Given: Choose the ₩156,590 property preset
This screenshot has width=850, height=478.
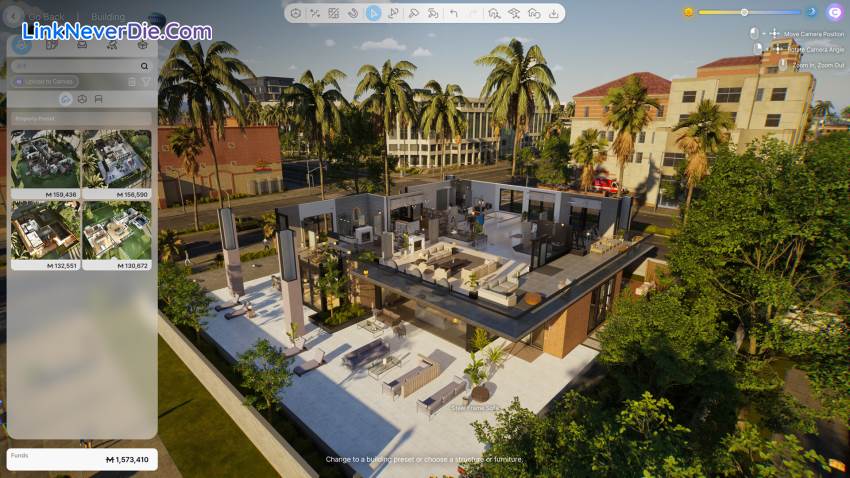Looking at the screenshot, I should [x=117, y=158].
